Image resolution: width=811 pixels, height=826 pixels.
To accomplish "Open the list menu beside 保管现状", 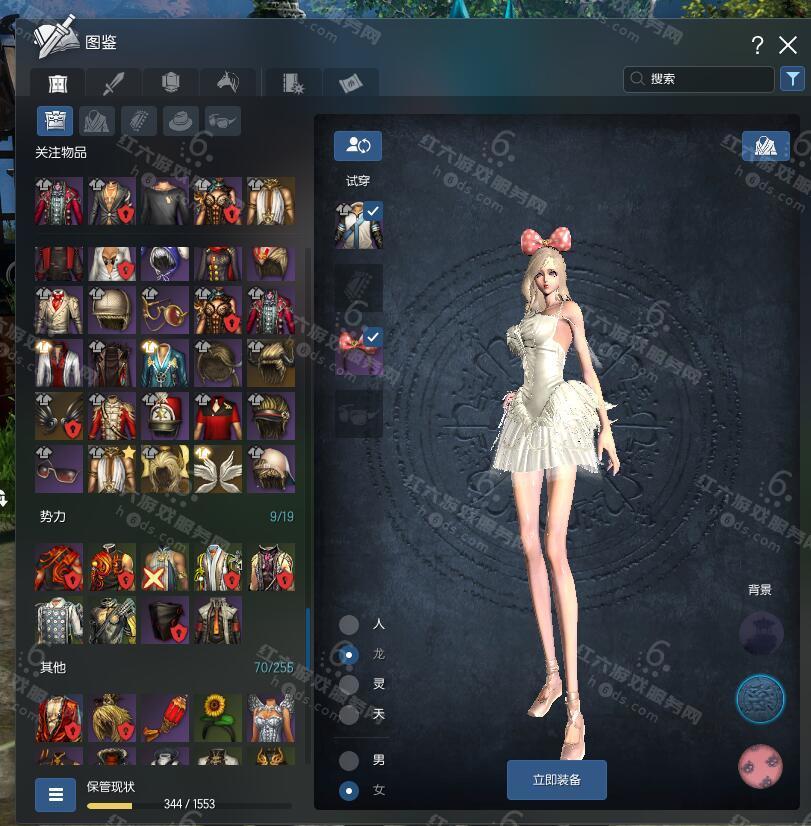I will tap(55, 795).
